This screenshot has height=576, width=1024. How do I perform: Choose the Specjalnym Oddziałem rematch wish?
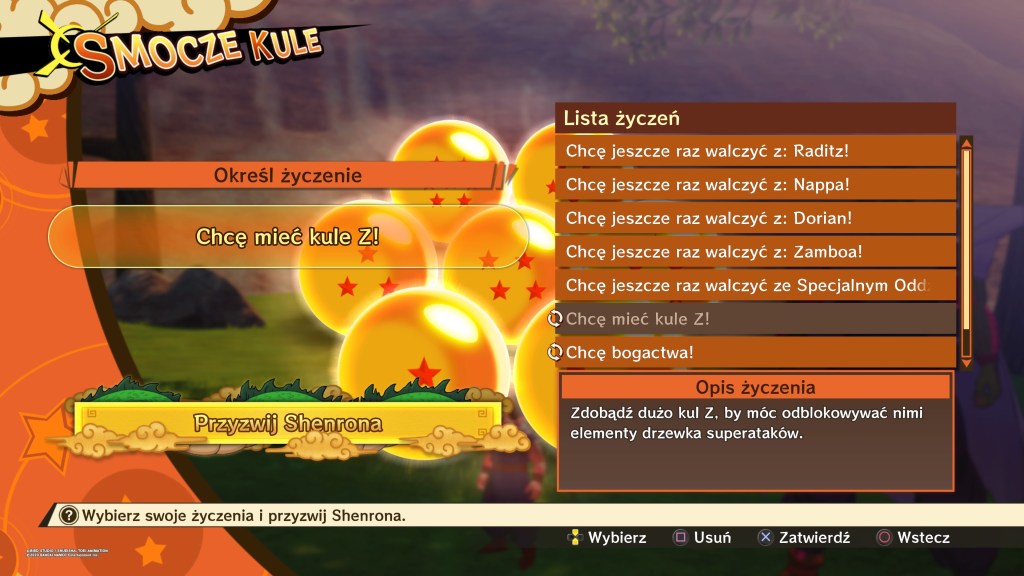[x=755, y=286]
